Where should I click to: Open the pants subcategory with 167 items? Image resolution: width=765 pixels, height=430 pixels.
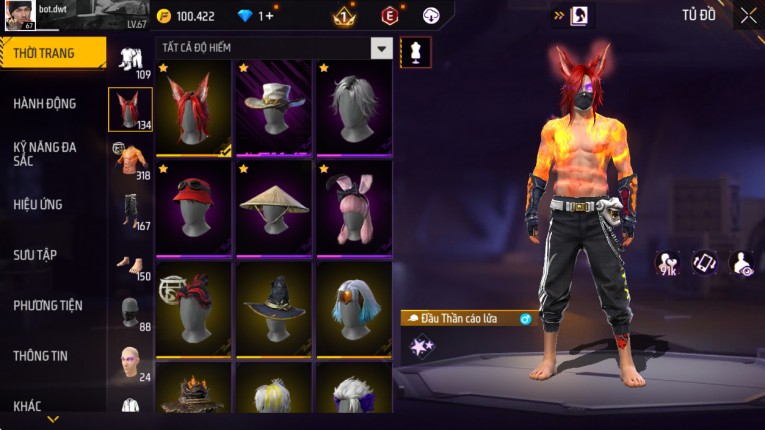[130, 210]
